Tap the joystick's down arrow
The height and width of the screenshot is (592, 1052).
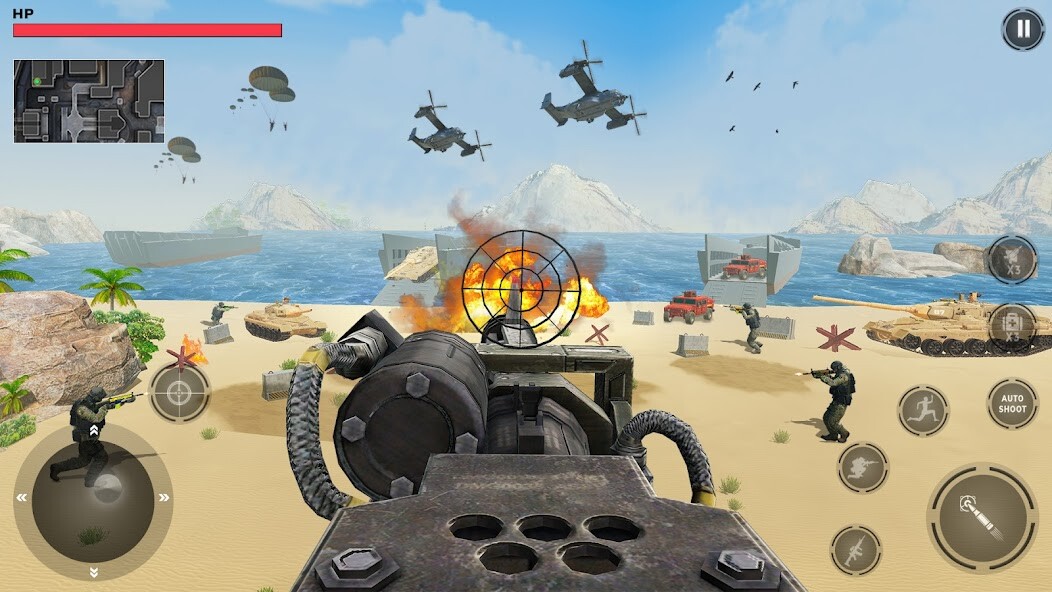(94, 572)
